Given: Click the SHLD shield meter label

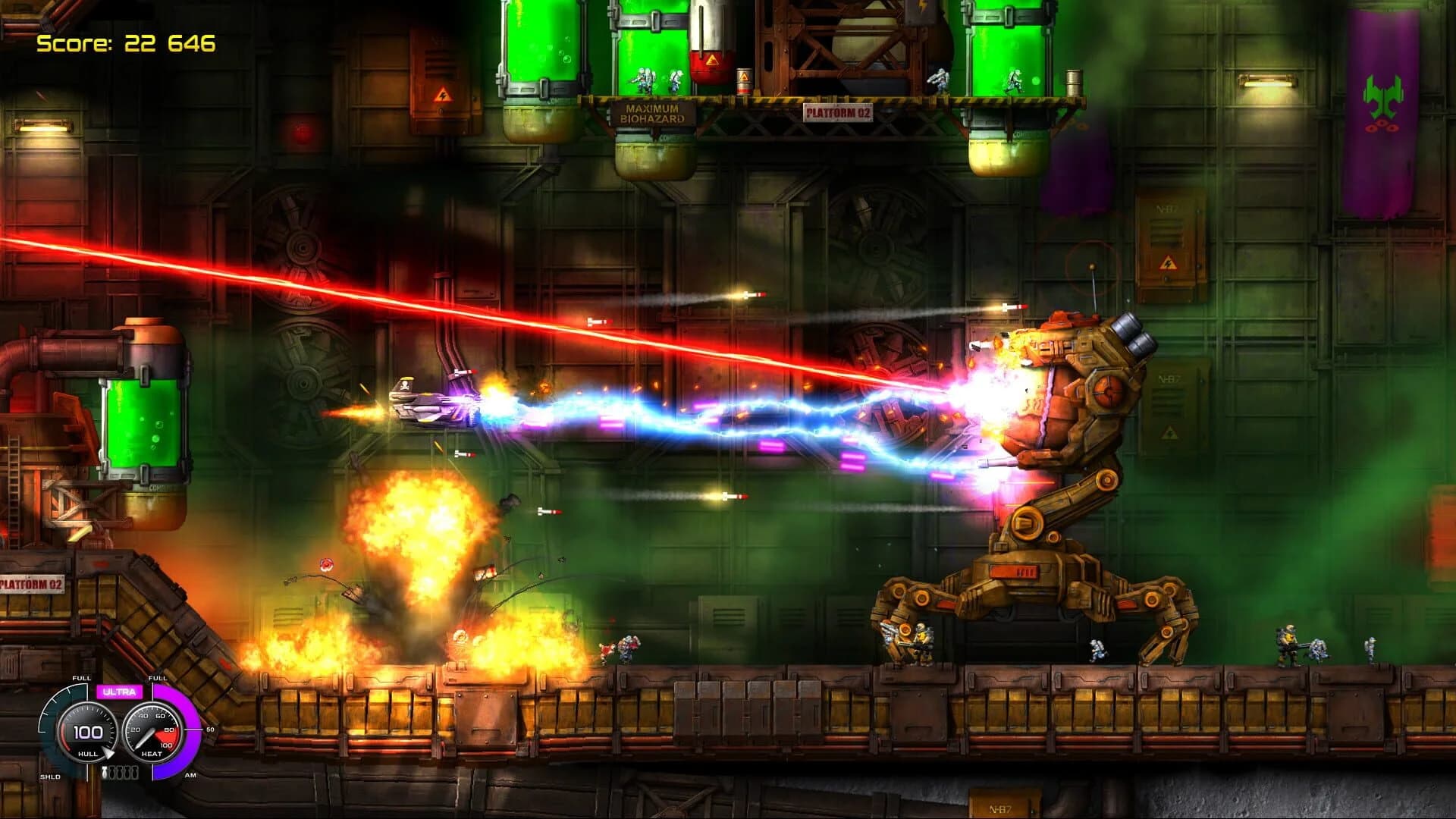Looking at the screenshot, I should (50, 776).
